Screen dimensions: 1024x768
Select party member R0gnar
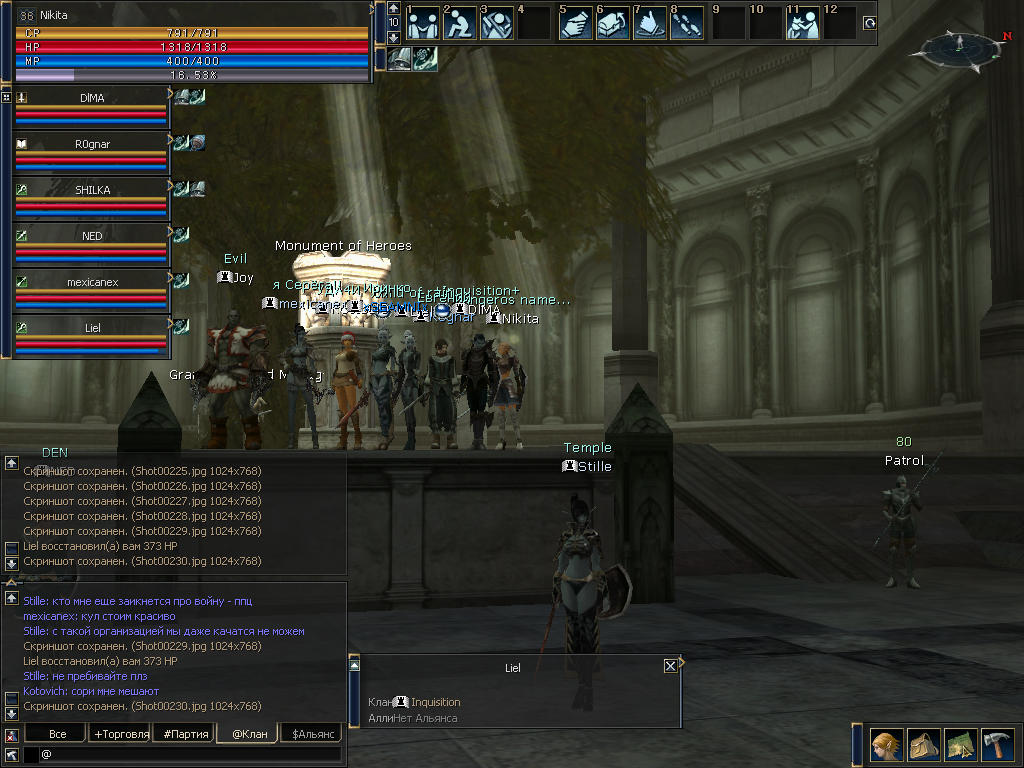pyautogui.click(x=92, y=144)
